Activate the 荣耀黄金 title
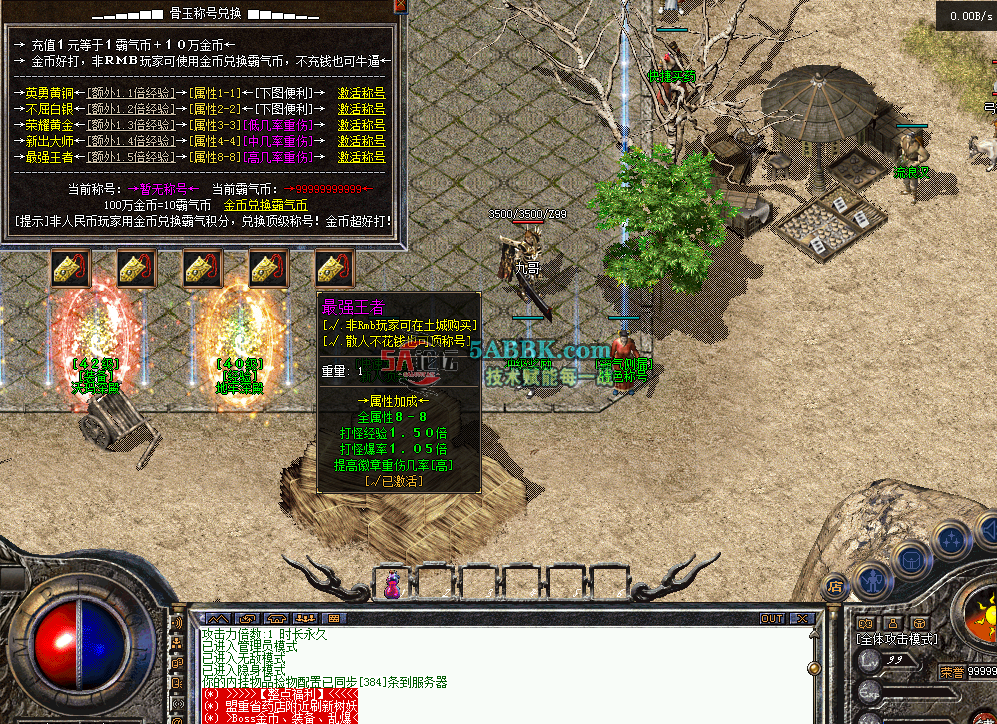The width and height of the screenshot is (997, 724). coord(361,125)
